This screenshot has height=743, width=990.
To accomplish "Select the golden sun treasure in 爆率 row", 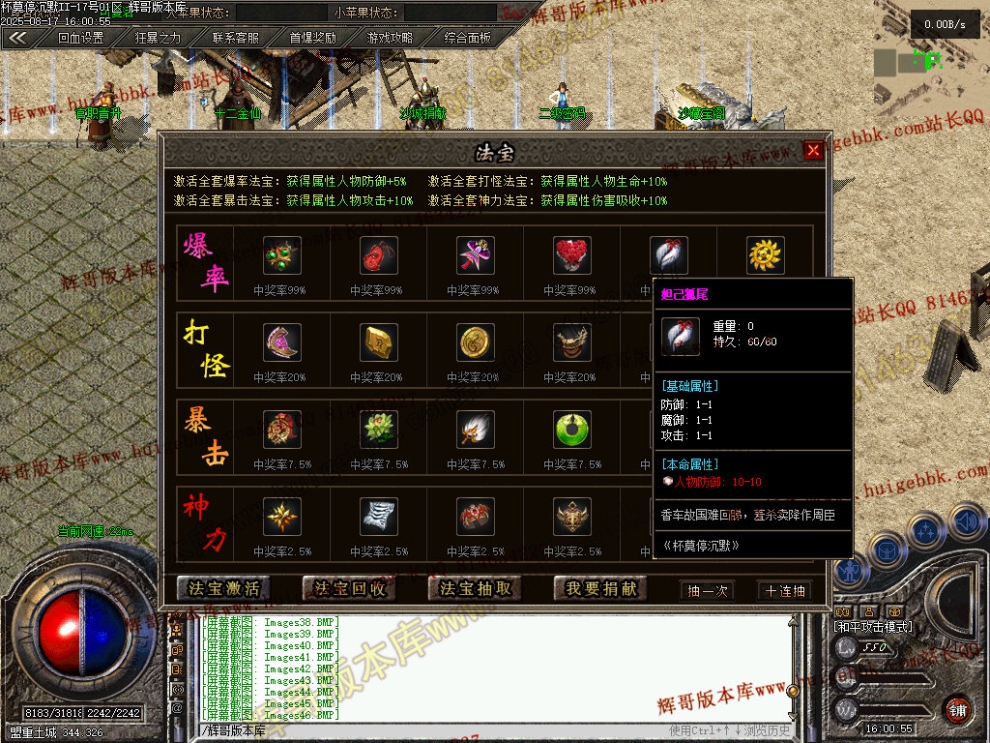I will (765, 256).
